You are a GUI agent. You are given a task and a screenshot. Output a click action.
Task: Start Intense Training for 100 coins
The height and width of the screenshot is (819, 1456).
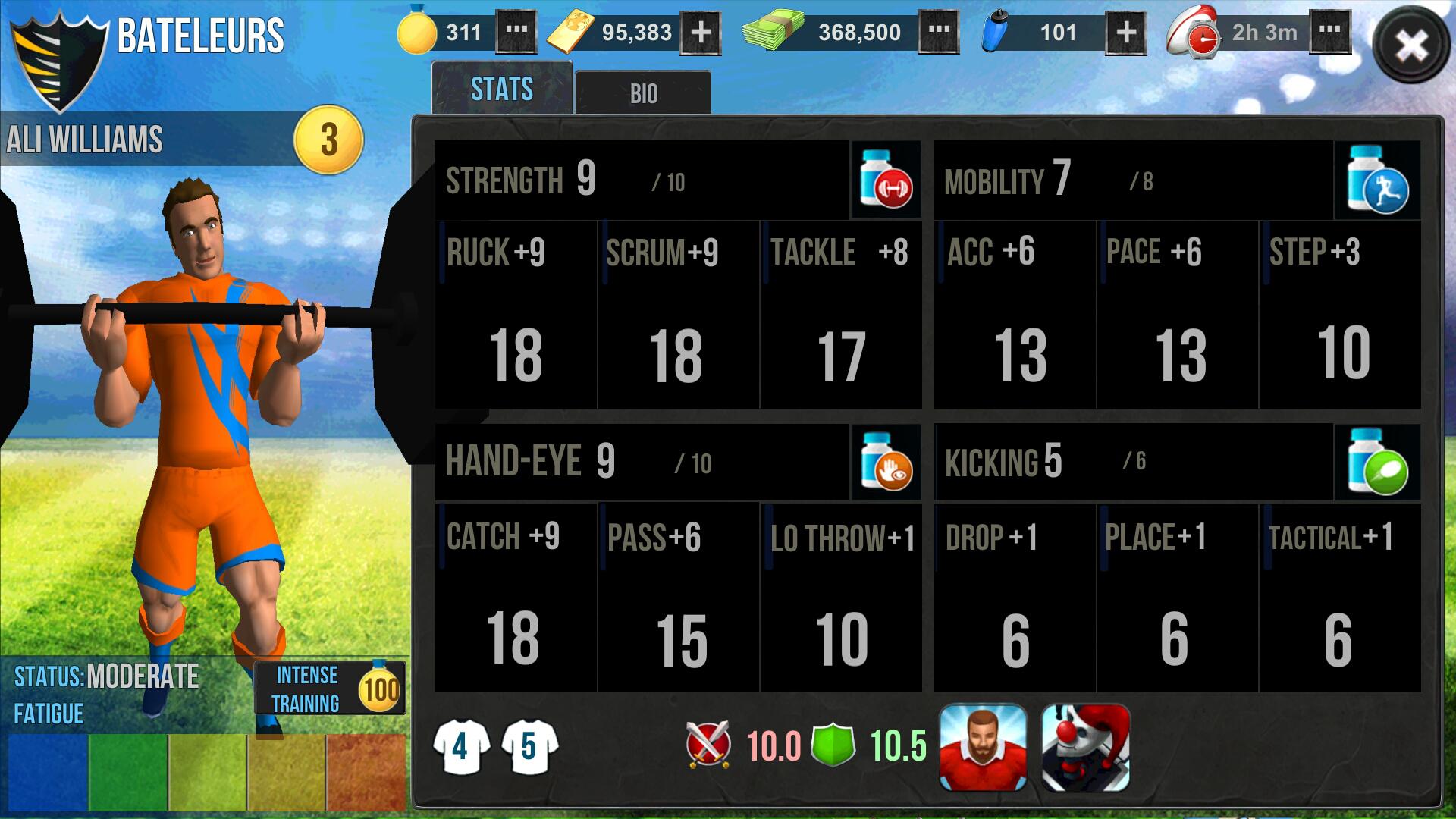coord(330,689)
